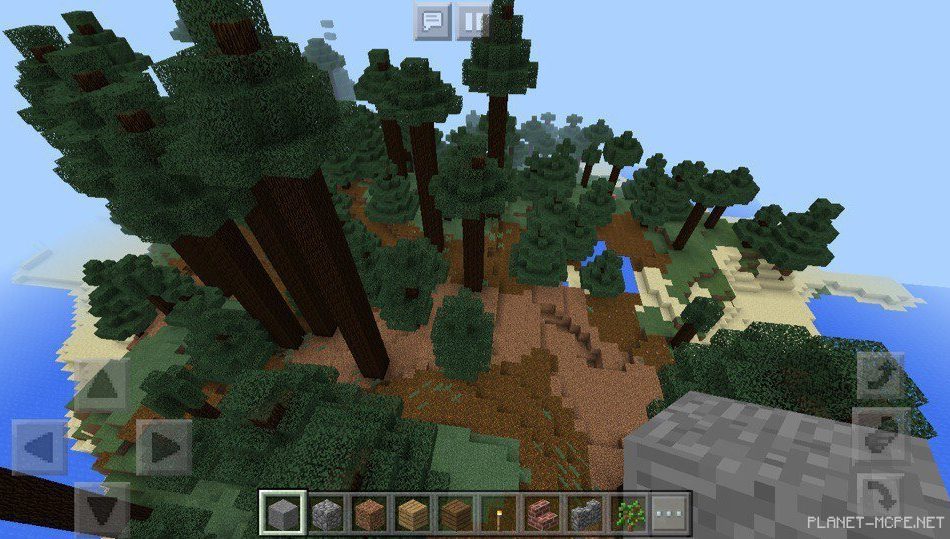
Task: Select the cobblestone block hotbar slot
Action: coord(324,513)
